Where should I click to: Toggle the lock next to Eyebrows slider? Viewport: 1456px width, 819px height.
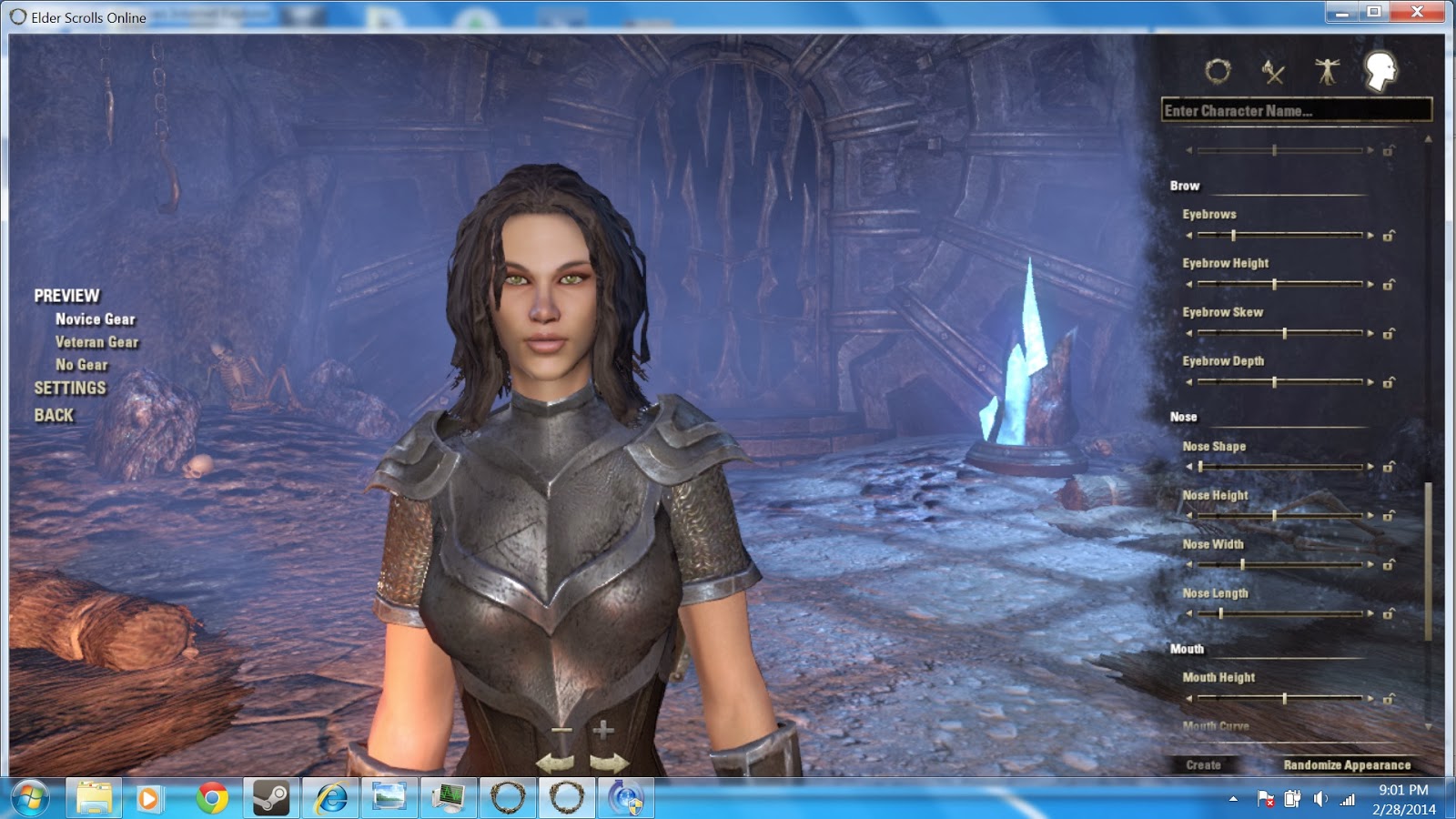[x=1389, y=235]
